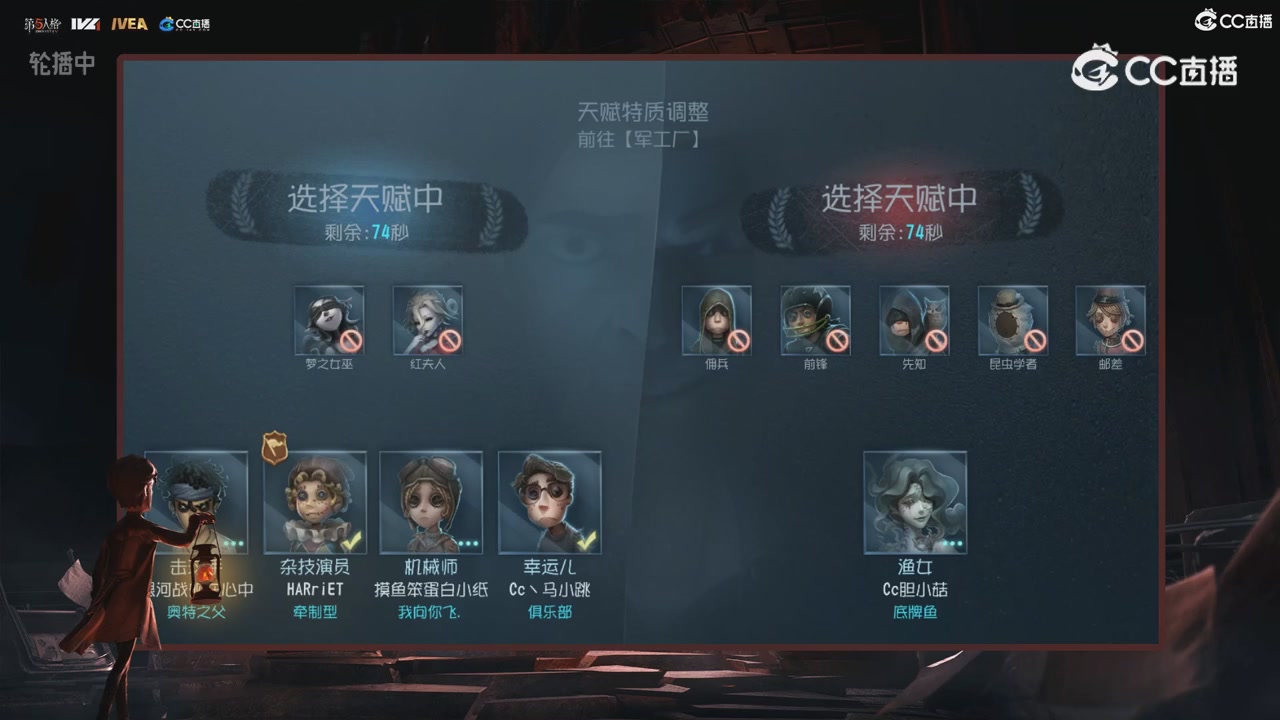Image resolution: width=1280 pixels, height=720 pixels.
Task: Select the 先知 banned character icon
Action: [x=913, y=322]
